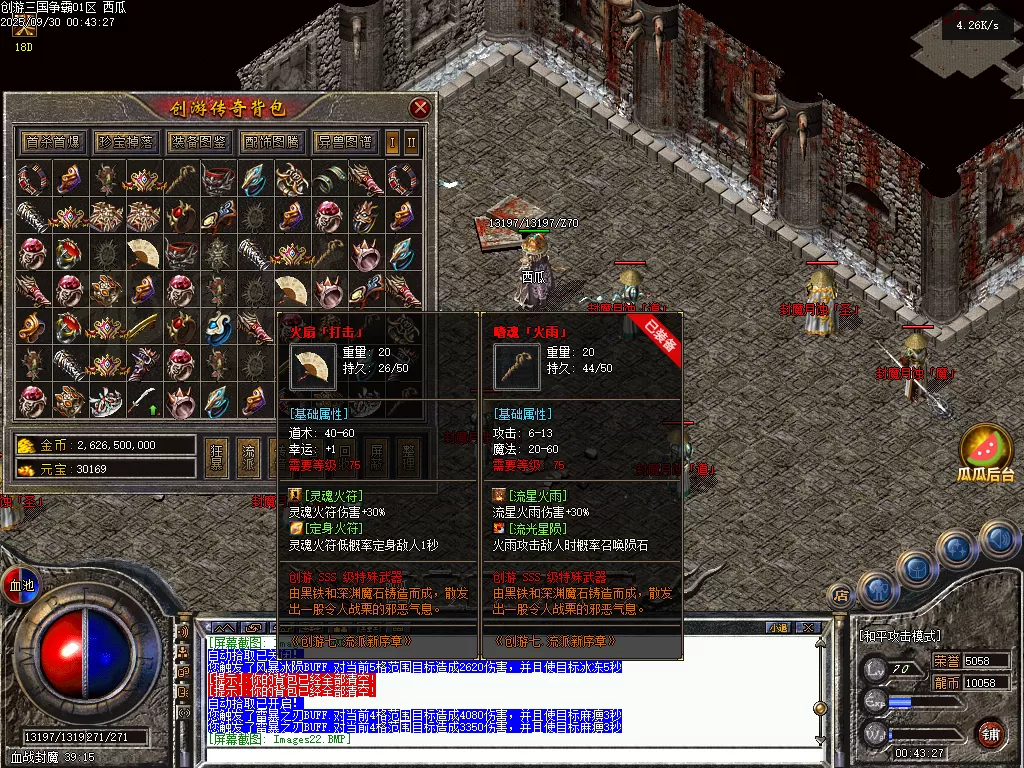Open the 配饰图腾 tab
Screen dimensions: 1024x768
271,141
